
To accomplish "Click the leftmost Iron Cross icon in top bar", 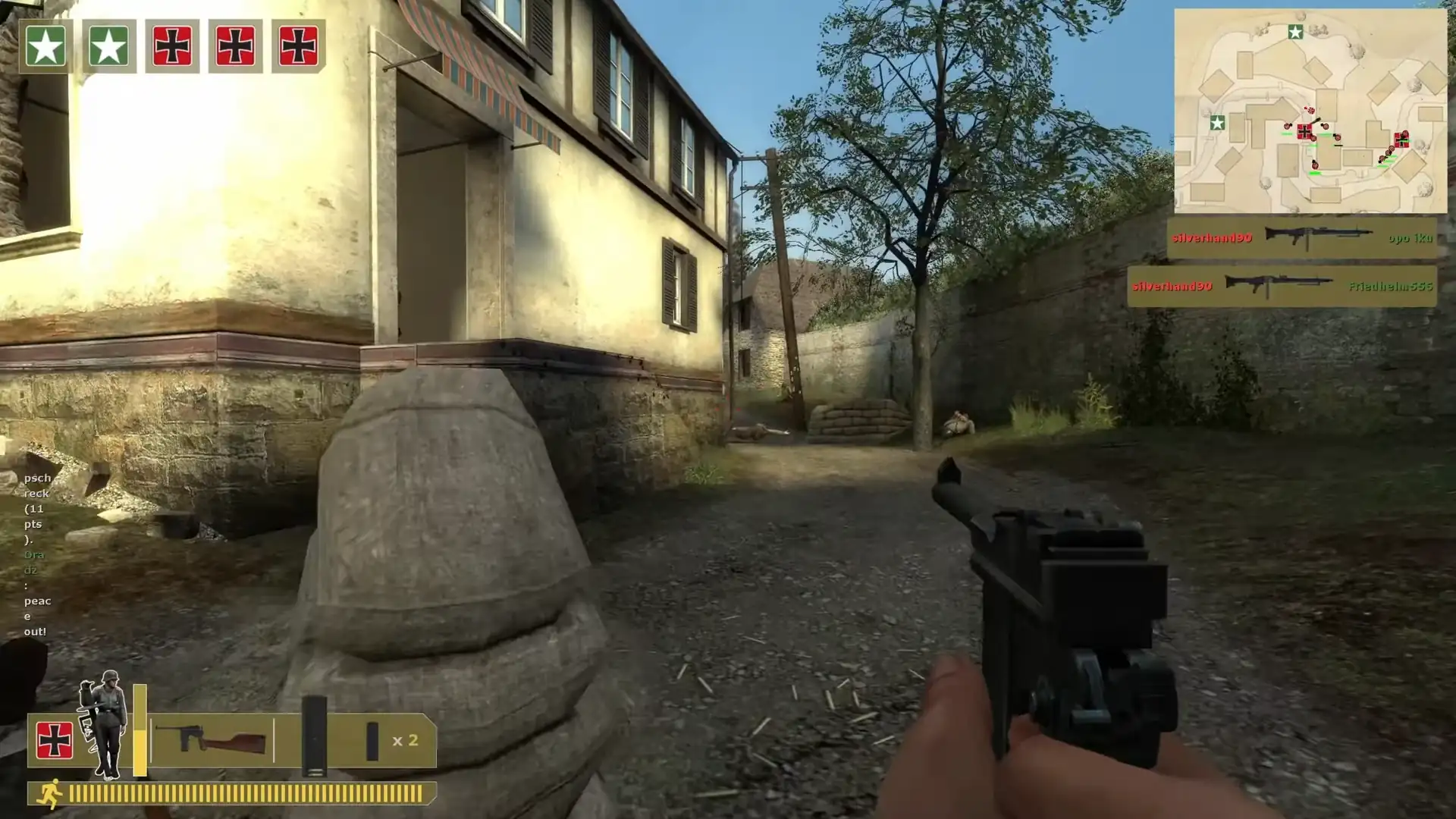I will 173,42.
